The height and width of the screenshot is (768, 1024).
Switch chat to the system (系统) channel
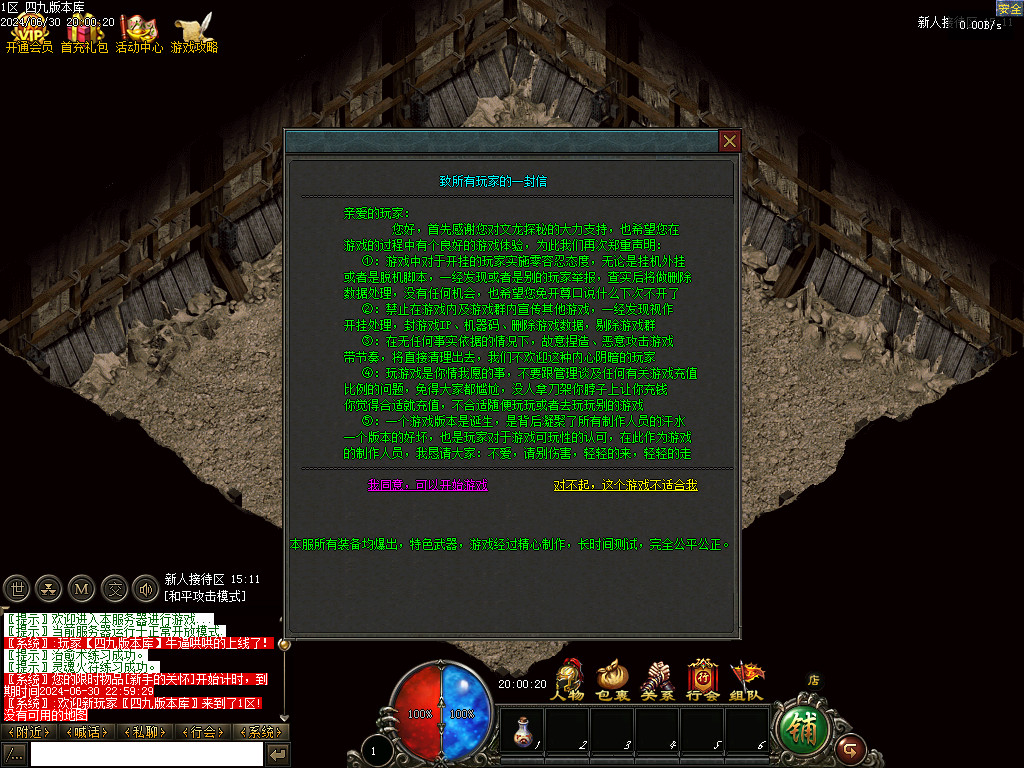[261, 732]
